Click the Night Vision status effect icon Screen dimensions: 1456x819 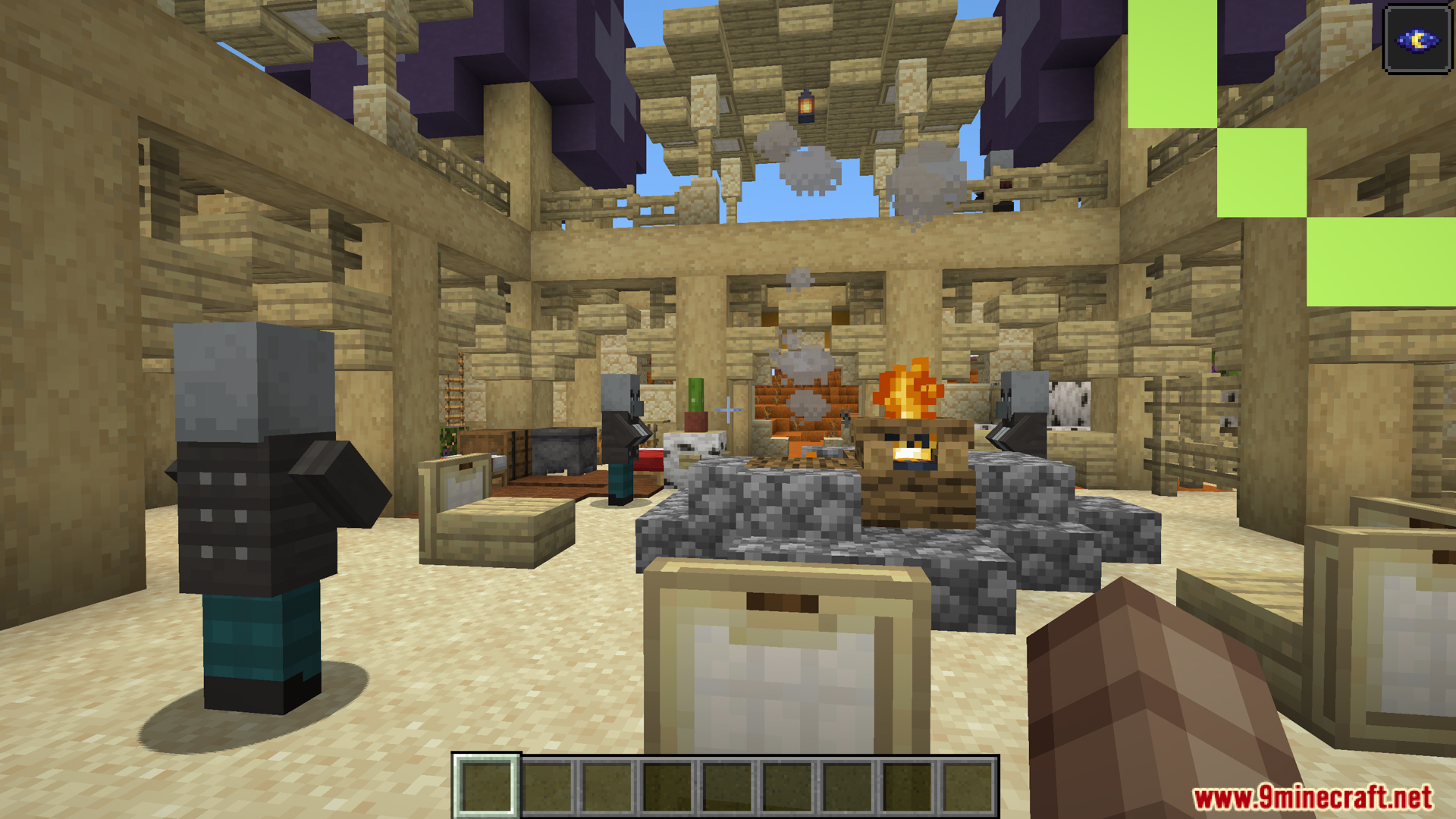coord(1417,39)
